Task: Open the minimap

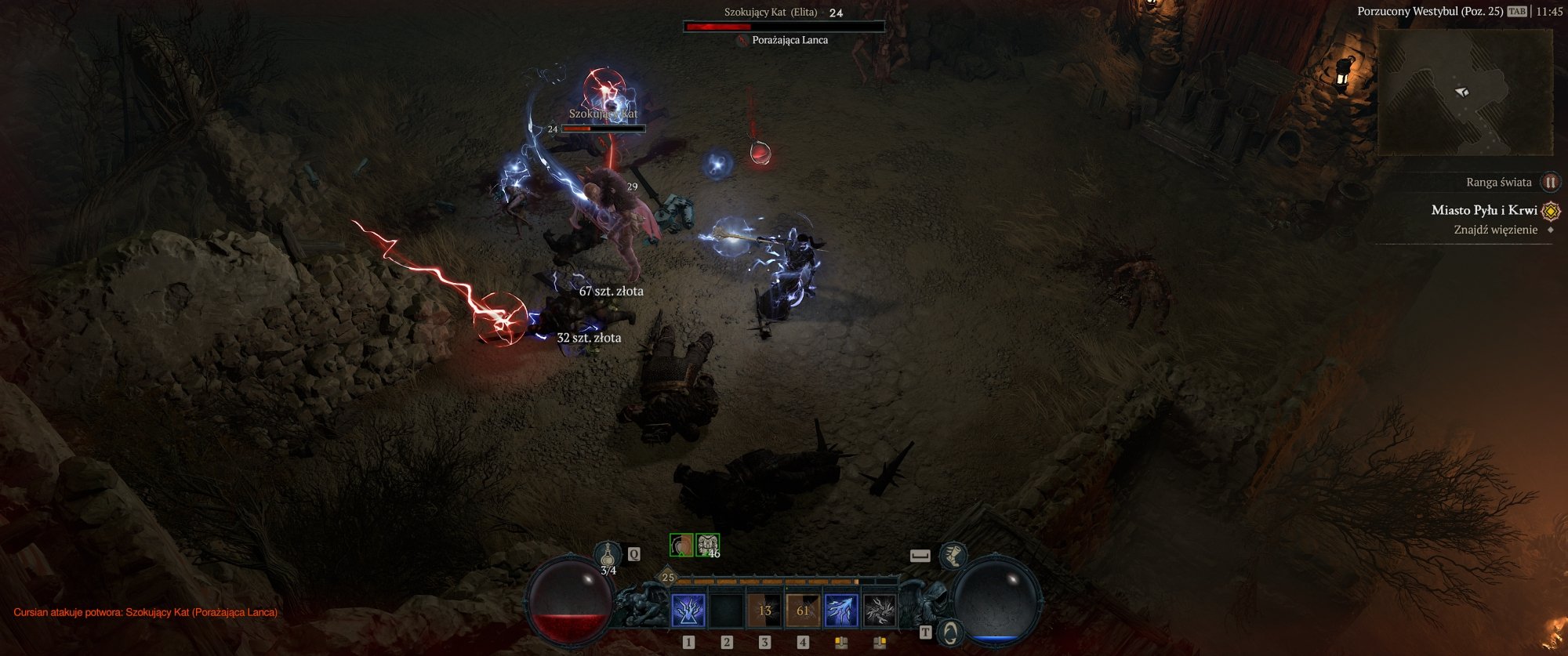Action: tap(1465, 92)
